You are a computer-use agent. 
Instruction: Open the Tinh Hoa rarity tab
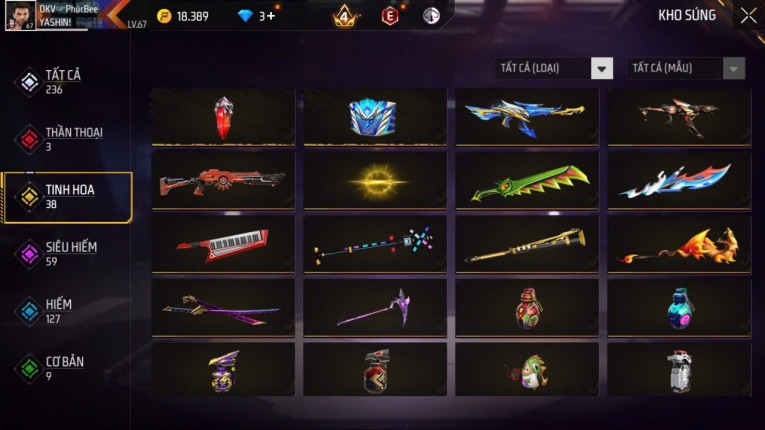pos(68,196)
